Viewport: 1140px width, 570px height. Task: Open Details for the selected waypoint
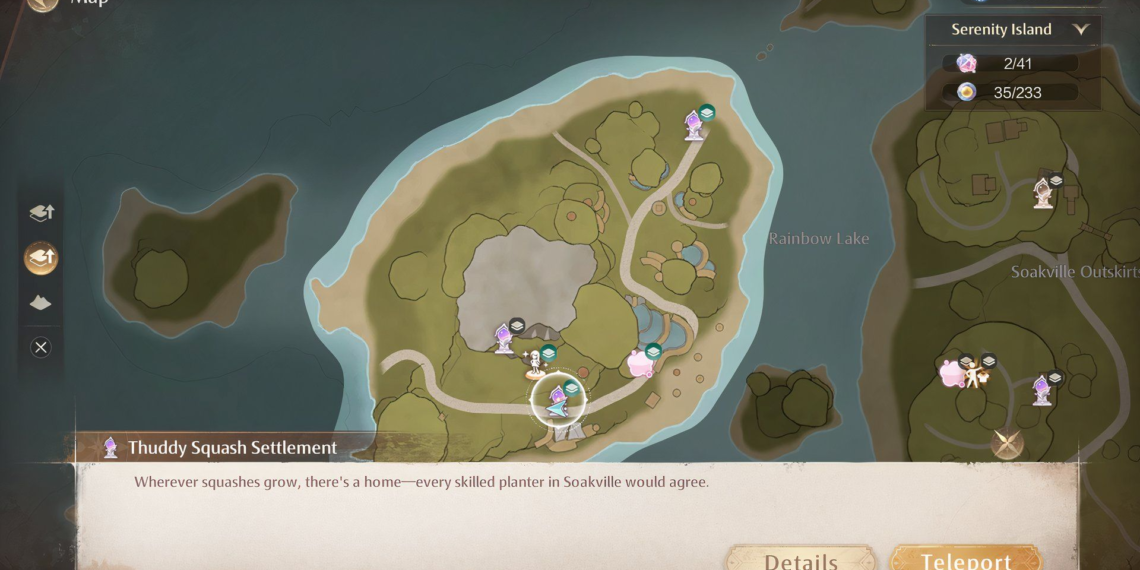click(x=800, y=558)
